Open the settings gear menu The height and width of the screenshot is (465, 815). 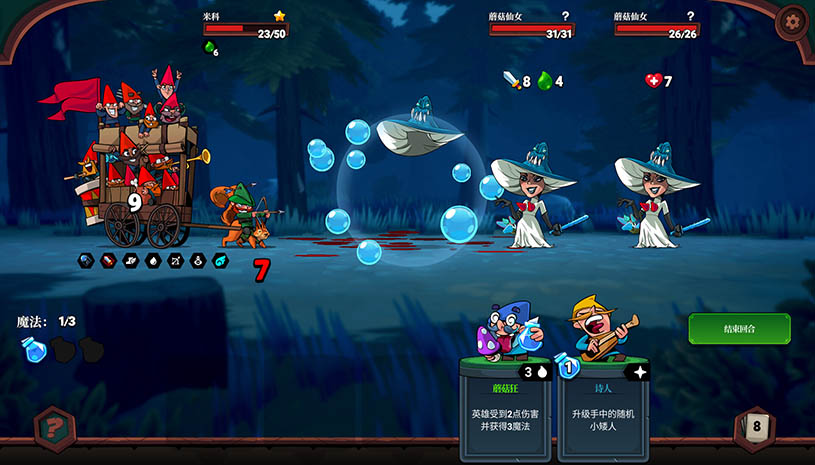(792, 22)
